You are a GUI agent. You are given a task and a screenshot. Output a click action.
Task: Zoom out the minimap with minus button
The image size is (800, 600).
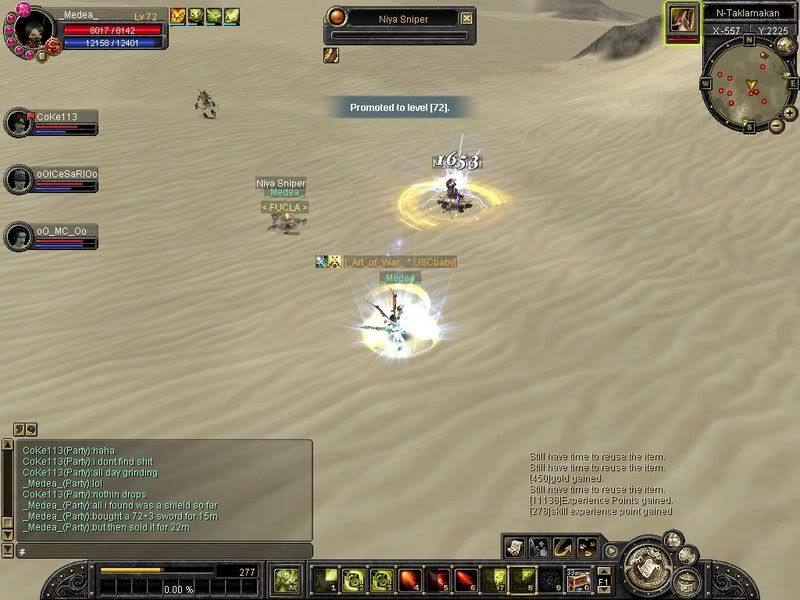[x=777, y=126]
